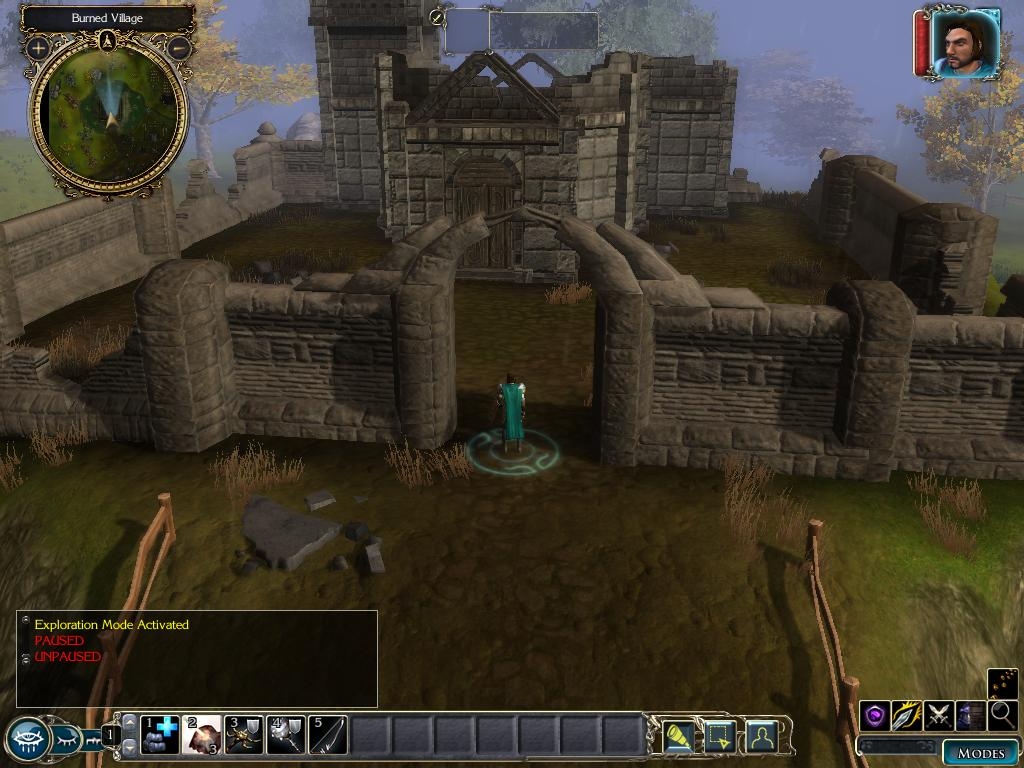The image size is (1024, 768).
Task: Enable the crossed swords combat mode
Action: (939, 716)
